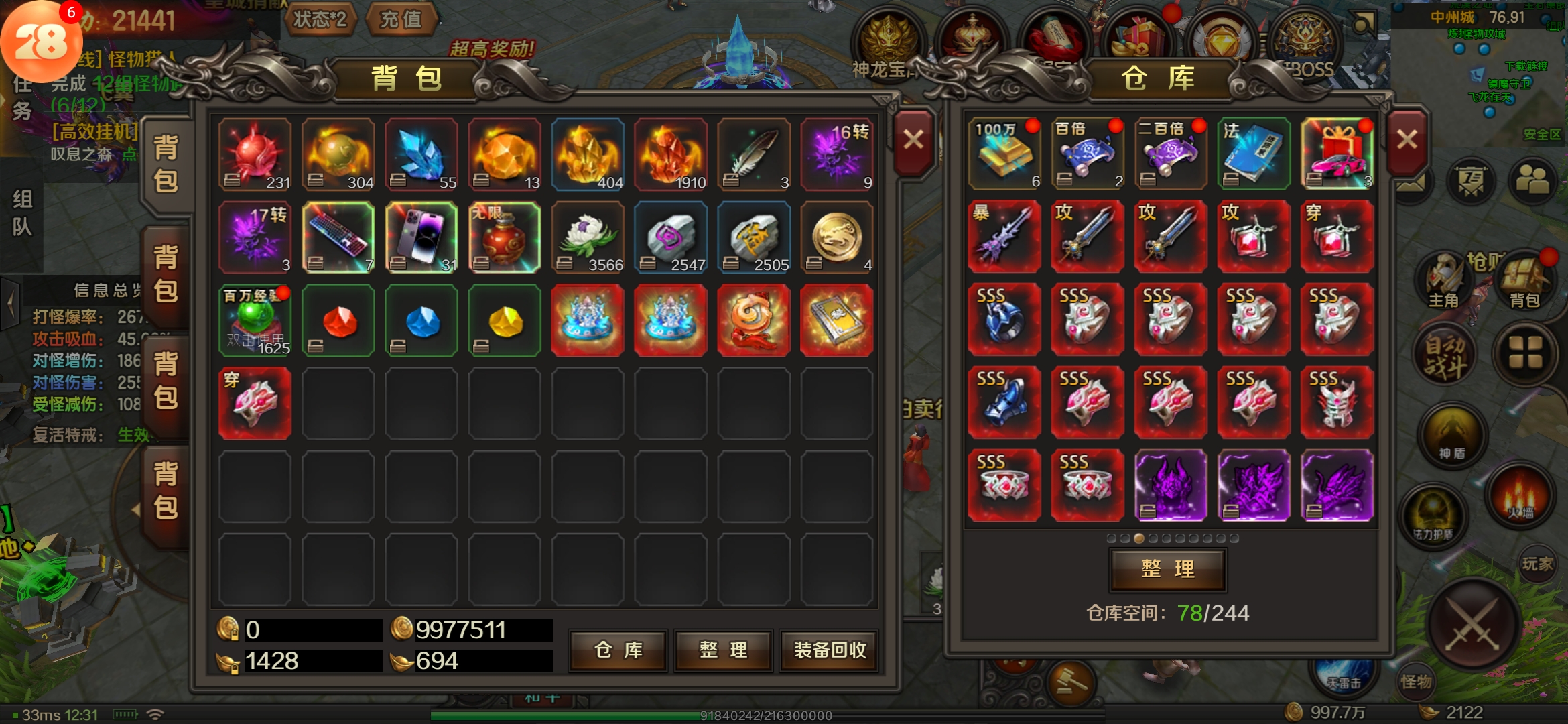Viewport: 1568px width, 724px height.
Task: Select the feather item in backpack
Action: [x=753, y=155]
